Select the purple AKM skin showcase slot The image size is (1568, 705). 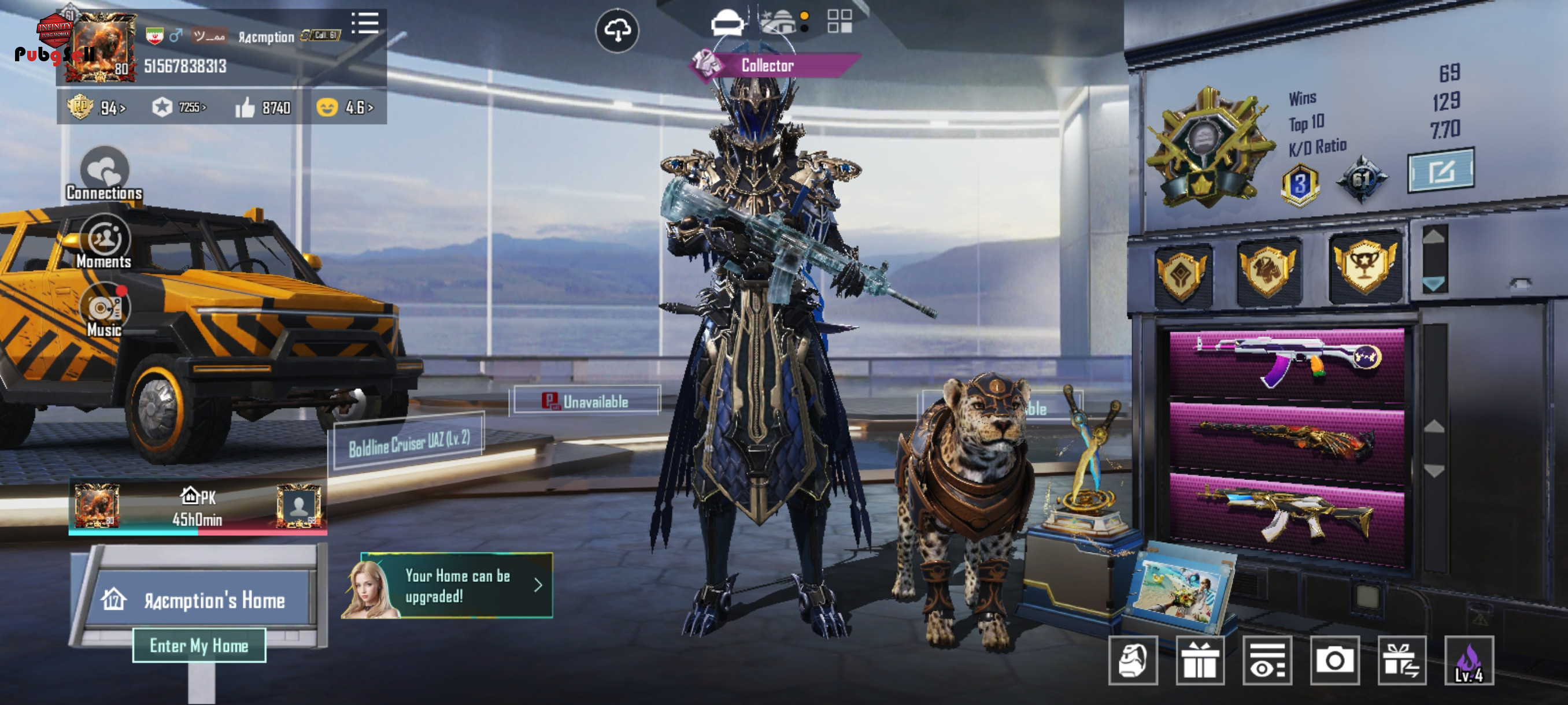[x=1287, y=363]
